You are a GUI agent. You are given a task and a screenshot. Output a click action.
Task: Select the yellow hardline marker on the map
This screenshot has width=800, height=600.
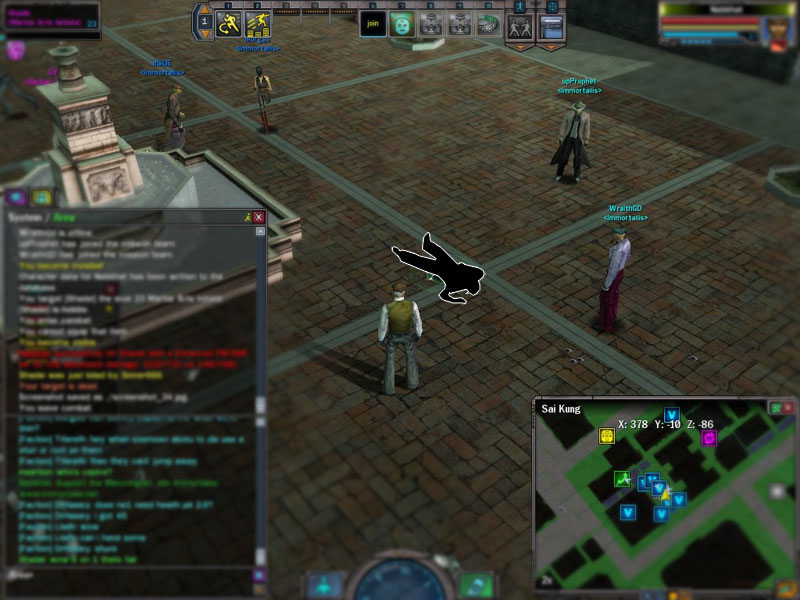(x=606, y=435)
